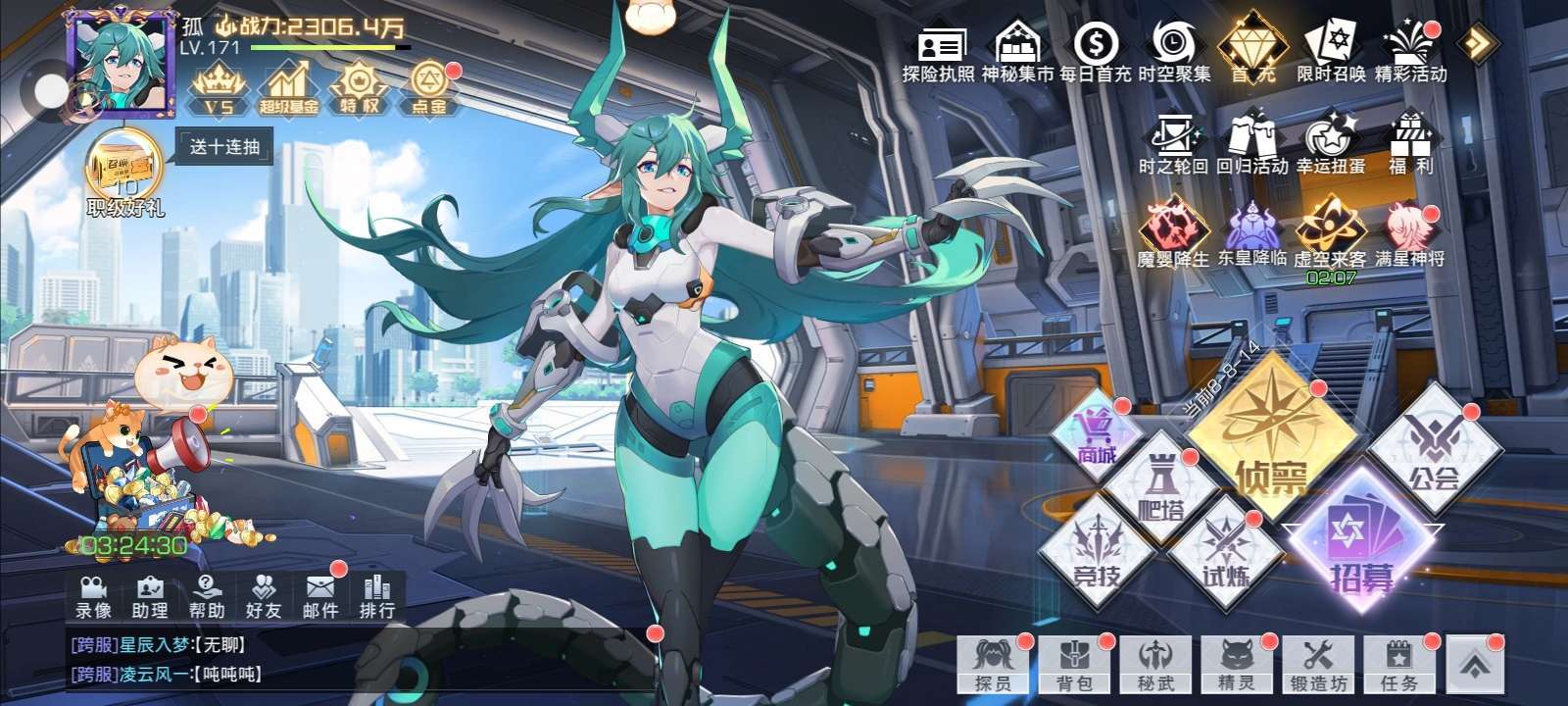Image resolution: width=1568 pixels, height=706 pixels.
Task: Show the 排行 rankings board
Action: coord(377,596)
